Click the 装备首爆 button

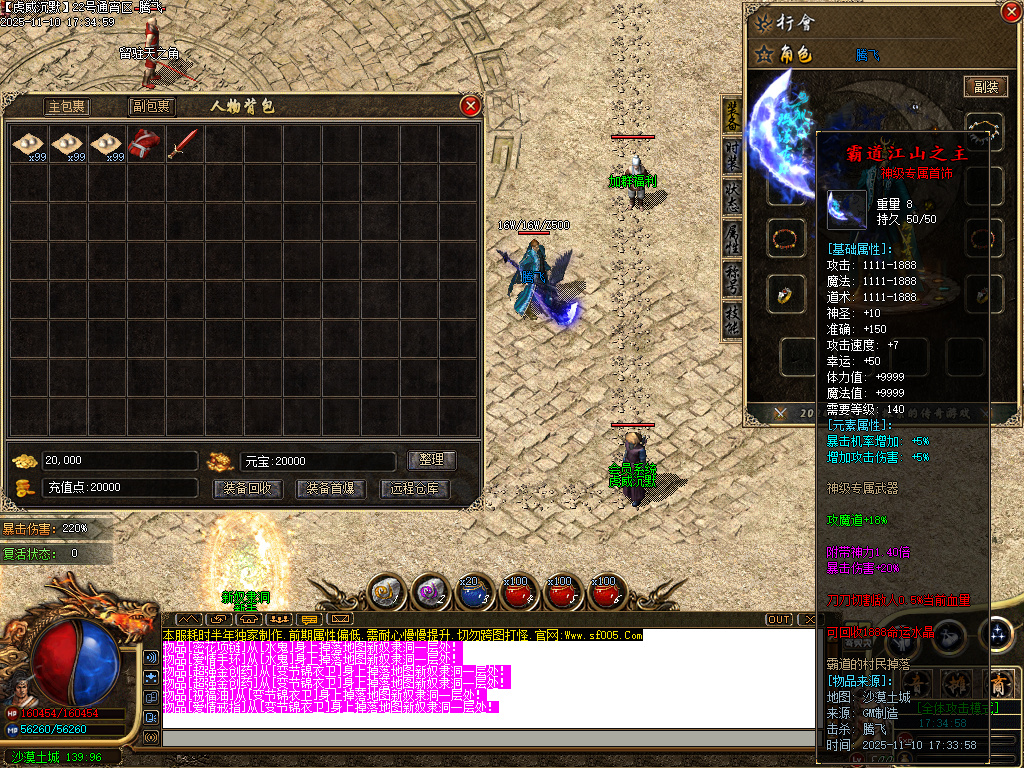pos(331,489)
